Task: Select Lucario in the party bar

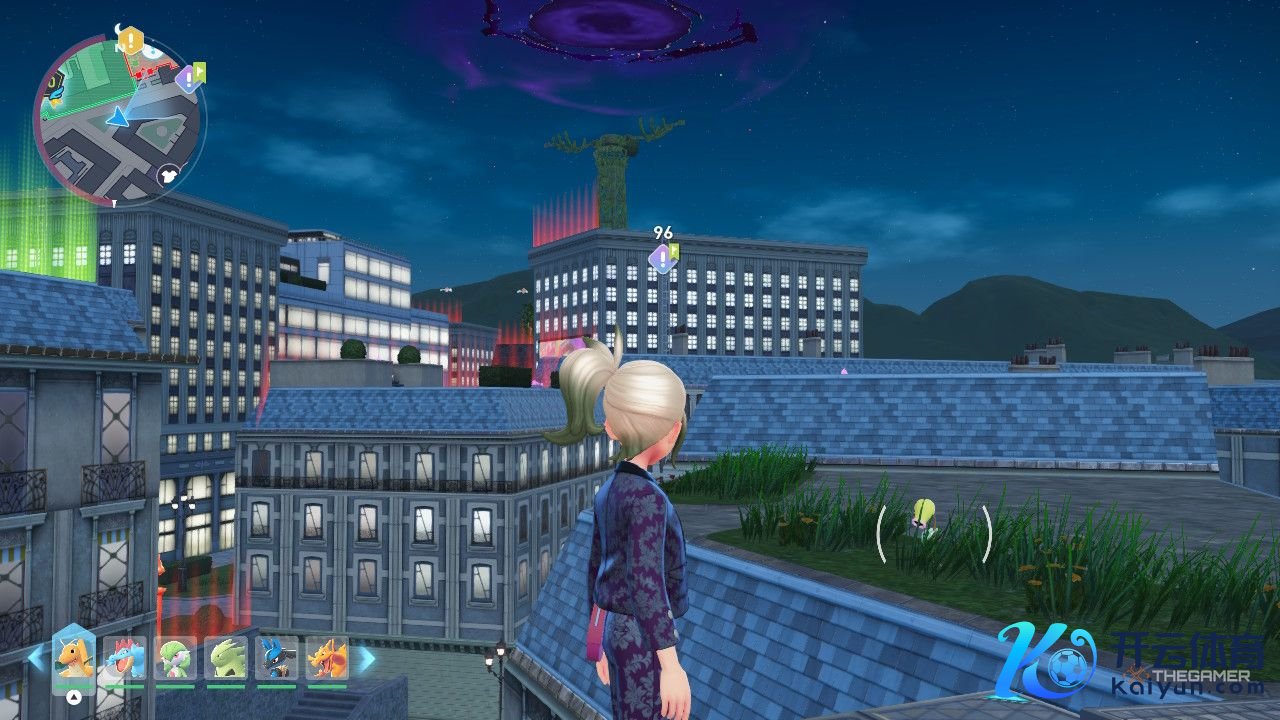Action: tap(277, 658)
